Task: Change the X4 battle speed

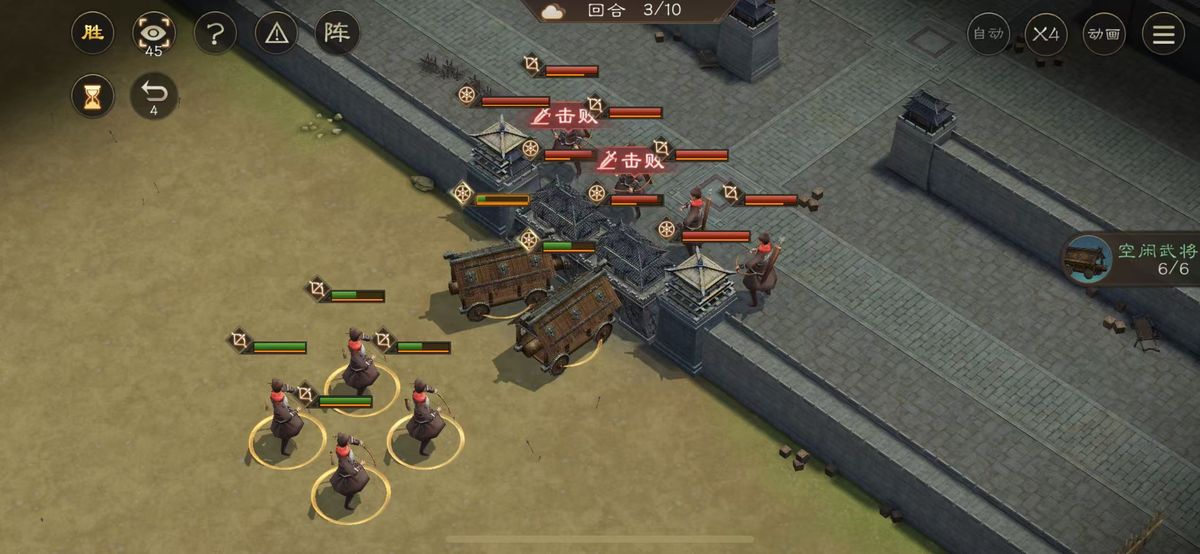Action: (1046, 34)
